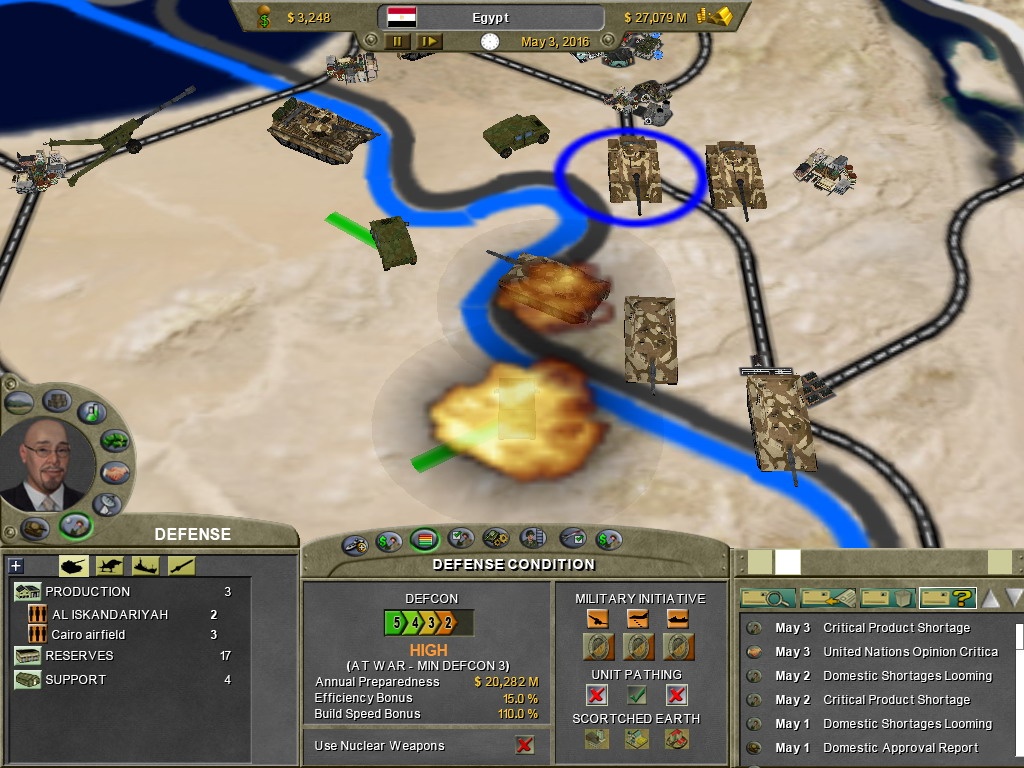Viewport: 1024px width, 768px height.
Task: Open the RESERVES row
Action: pyautogui.click(x=79, y=656)
